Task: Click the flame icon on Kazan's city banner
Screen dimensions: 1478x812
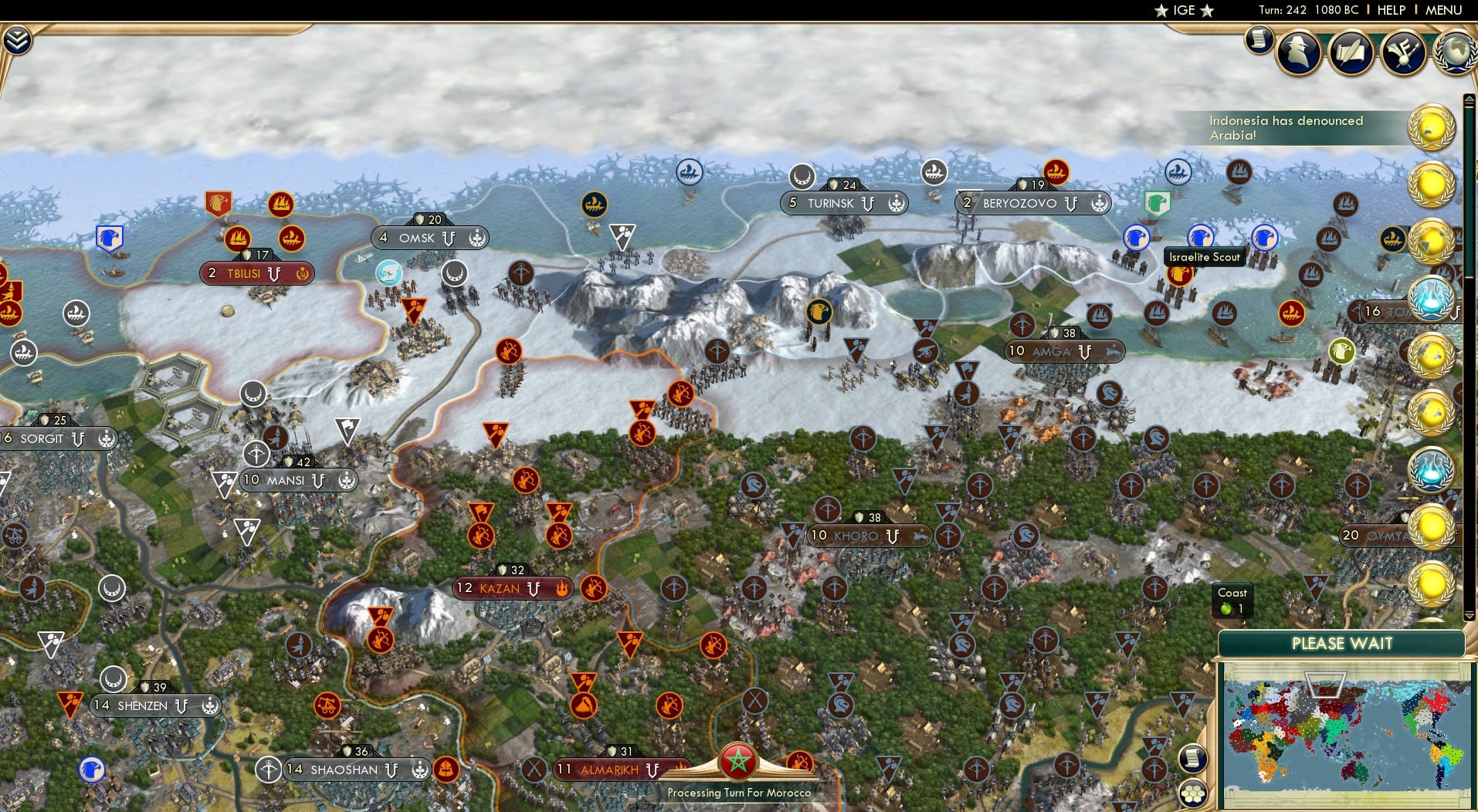Action: click(x=563, y=588)
